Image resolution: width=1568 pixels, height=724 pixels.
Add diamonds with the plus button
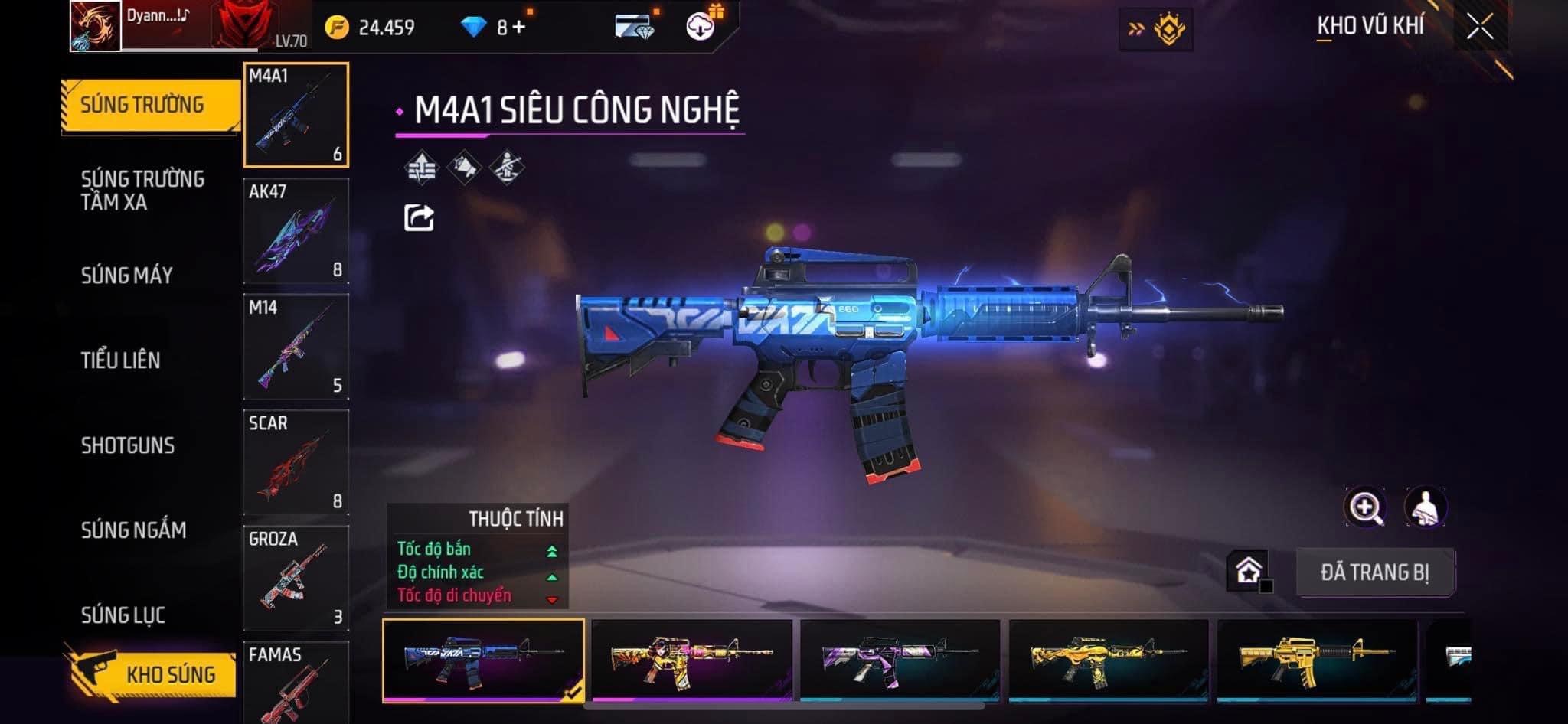coord(519,28)
